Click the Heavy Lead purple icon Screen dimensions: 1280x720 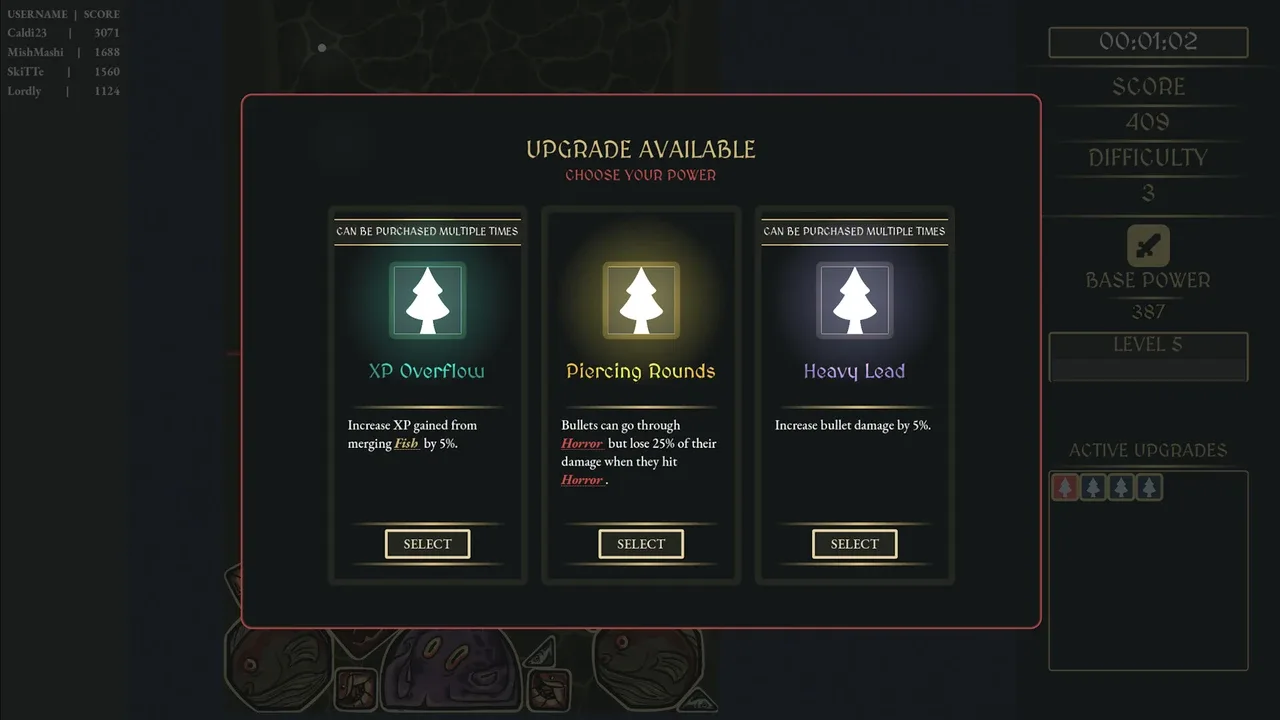coord(854,300)
